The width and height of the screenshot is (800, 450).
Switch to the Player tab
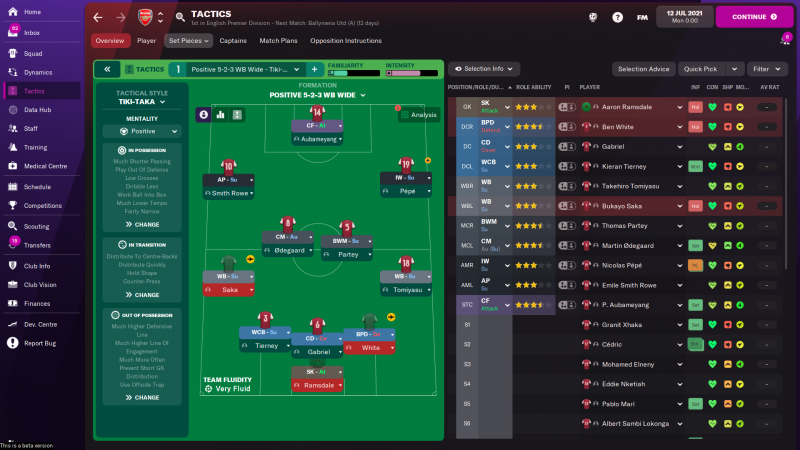tap(146, 41)
